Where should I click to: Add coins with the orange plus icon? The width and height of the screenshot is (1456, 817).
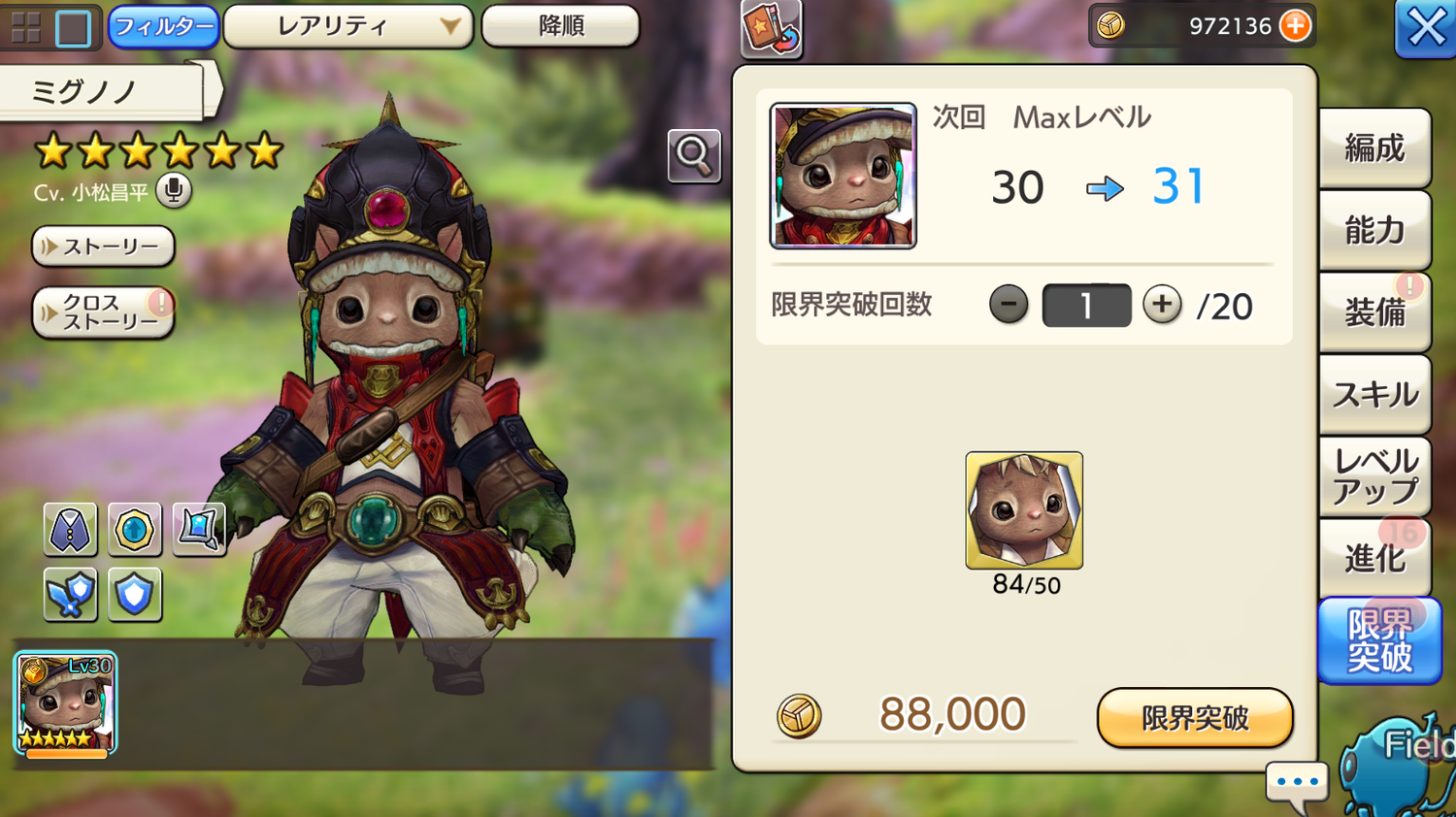coord(1295,26)
